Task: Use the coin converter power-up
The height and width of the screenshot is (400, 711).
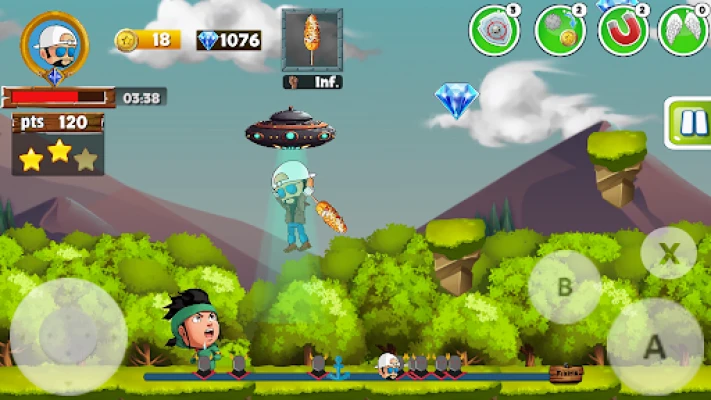Action: (560, 31)
